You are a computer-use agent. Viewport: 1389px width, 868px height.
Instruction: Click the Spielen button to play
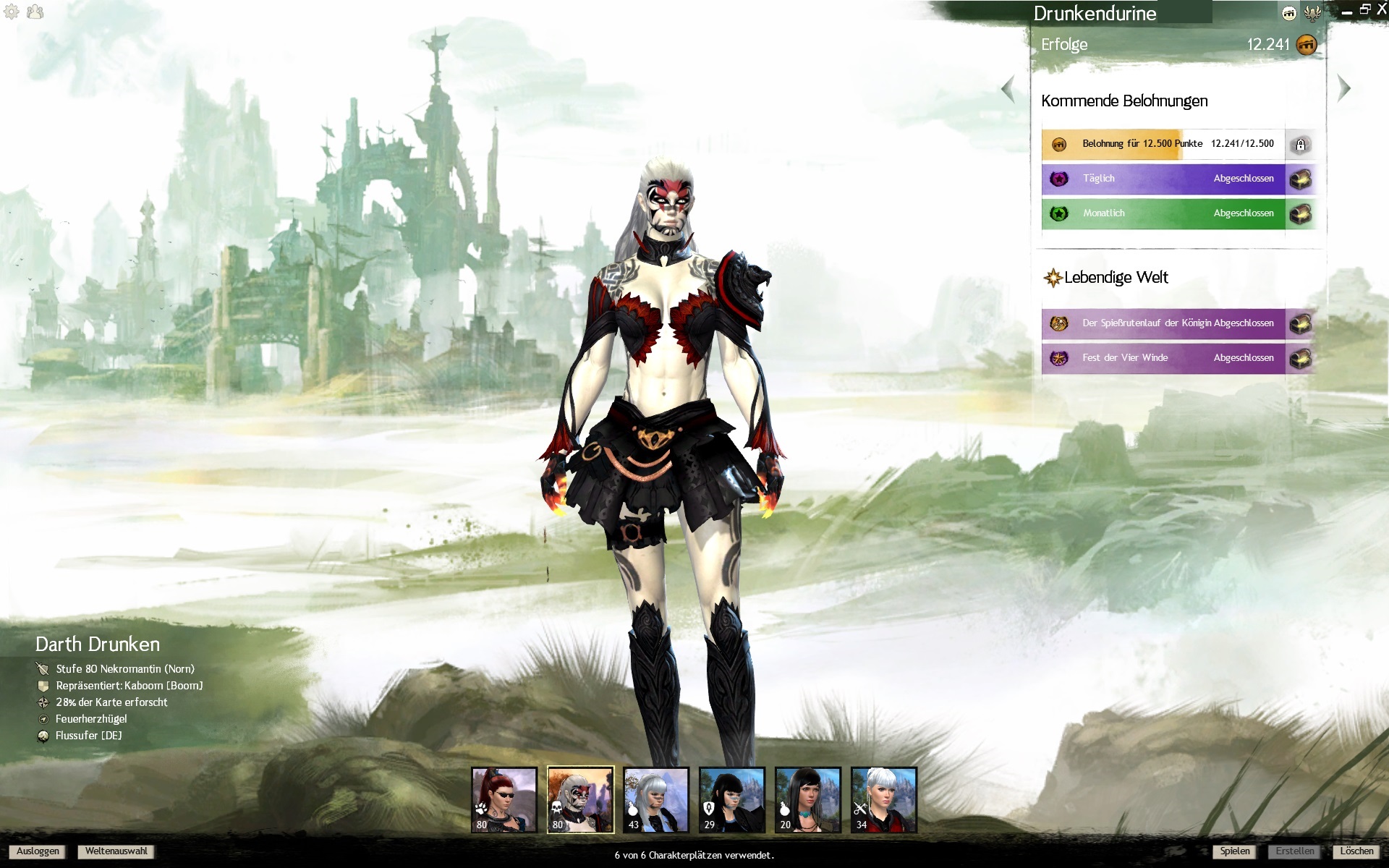click(x=1234, y=851)
